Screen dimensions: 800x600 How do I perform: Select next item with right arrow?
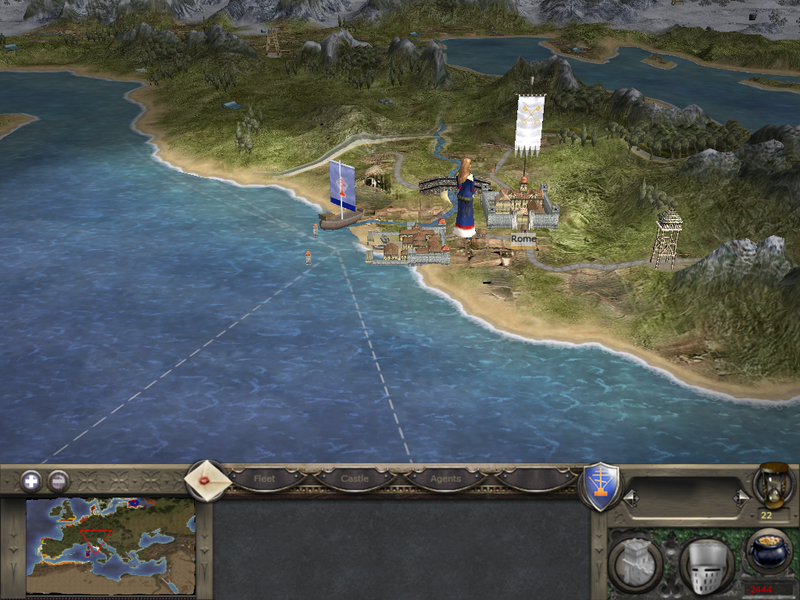(741, 496)
